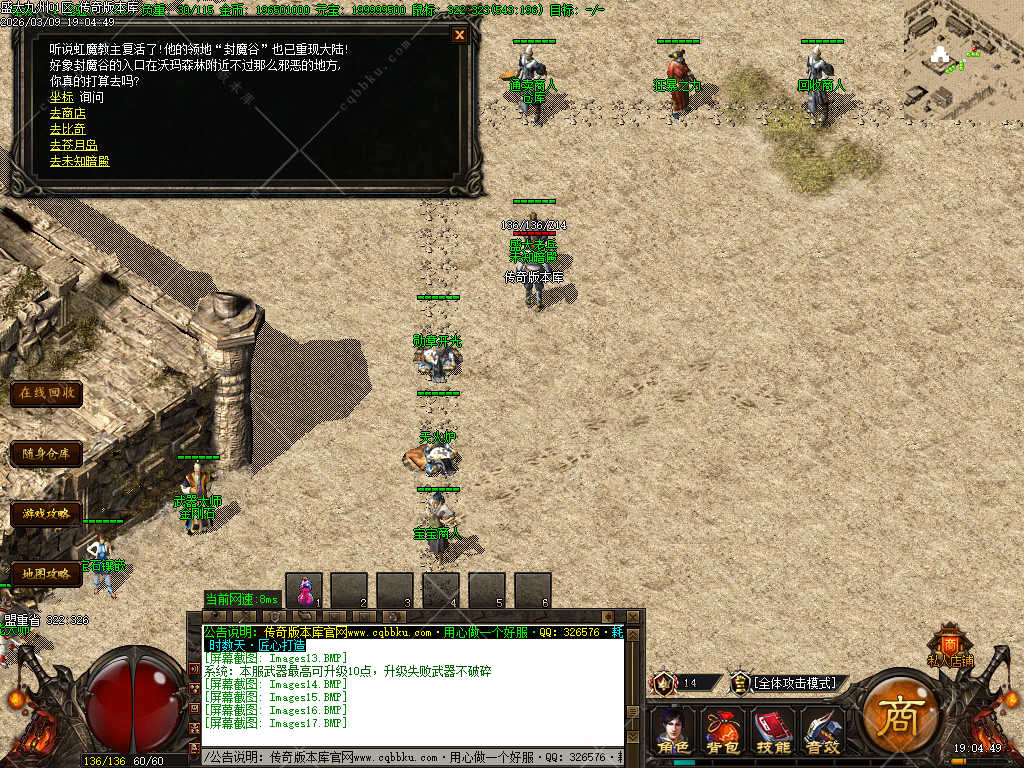
Task: Pick the 去未知暗殿 option
Action: click(x=79, y=162)
